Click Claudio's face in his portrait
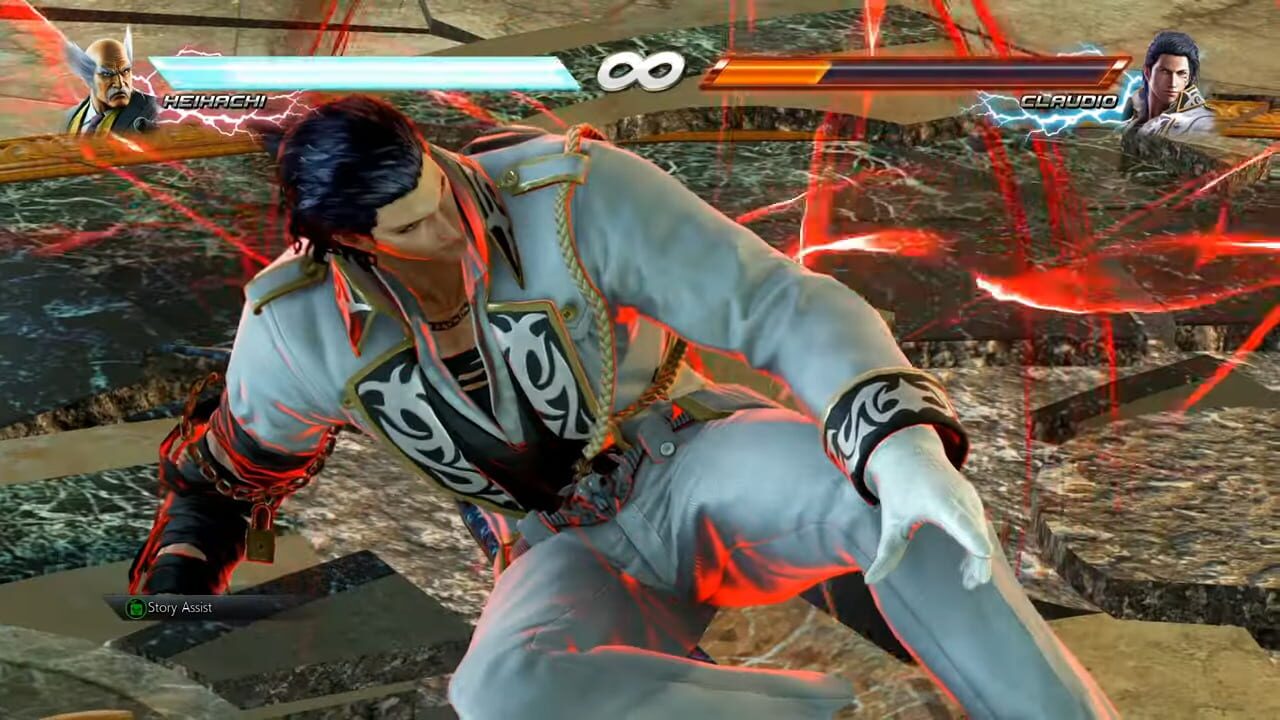 (x=1168, y=75)
